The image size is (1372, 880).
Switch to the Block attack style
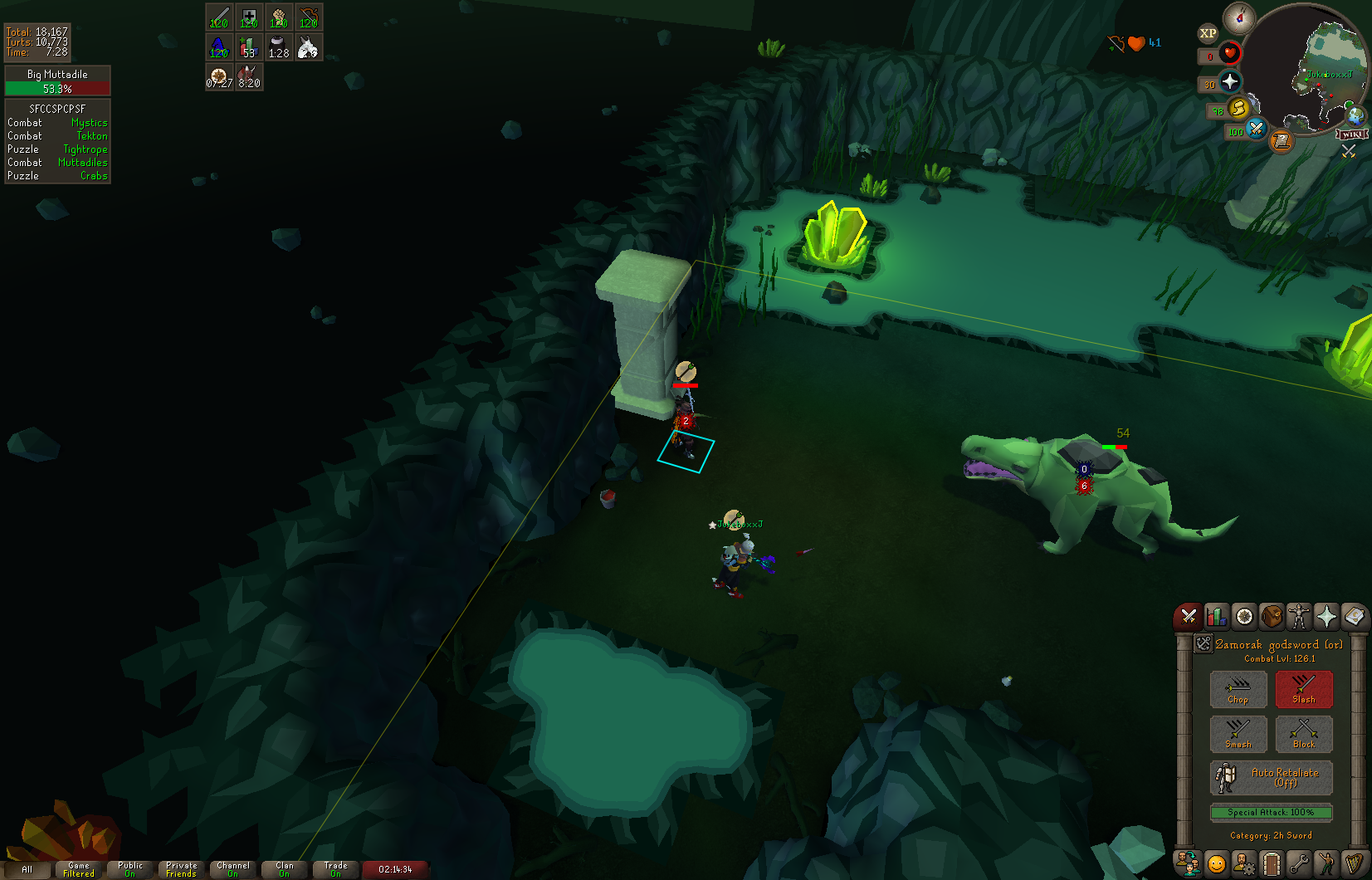(x=1304, y=734)
